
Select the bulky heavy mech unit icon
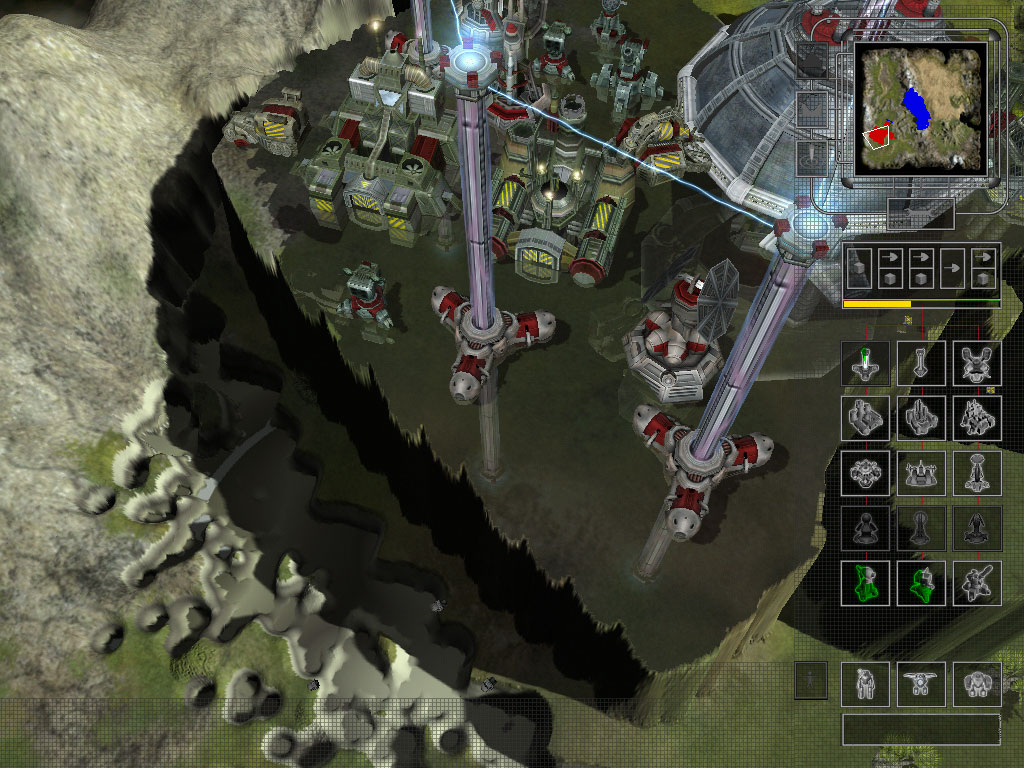coord(976,685)
